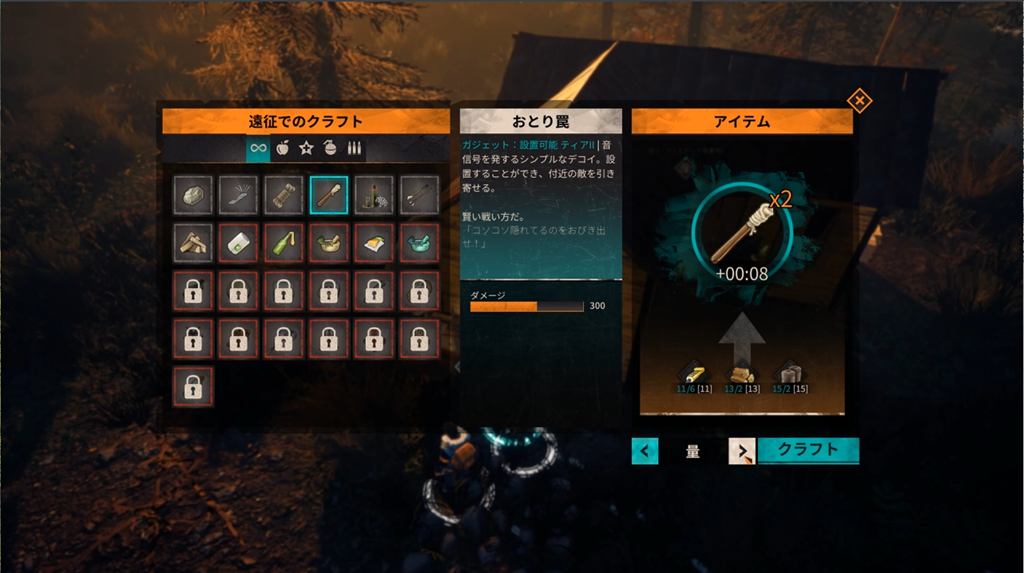Pick the bottle and net trap recipe
1024x573 pixels.
pos(374,194)
